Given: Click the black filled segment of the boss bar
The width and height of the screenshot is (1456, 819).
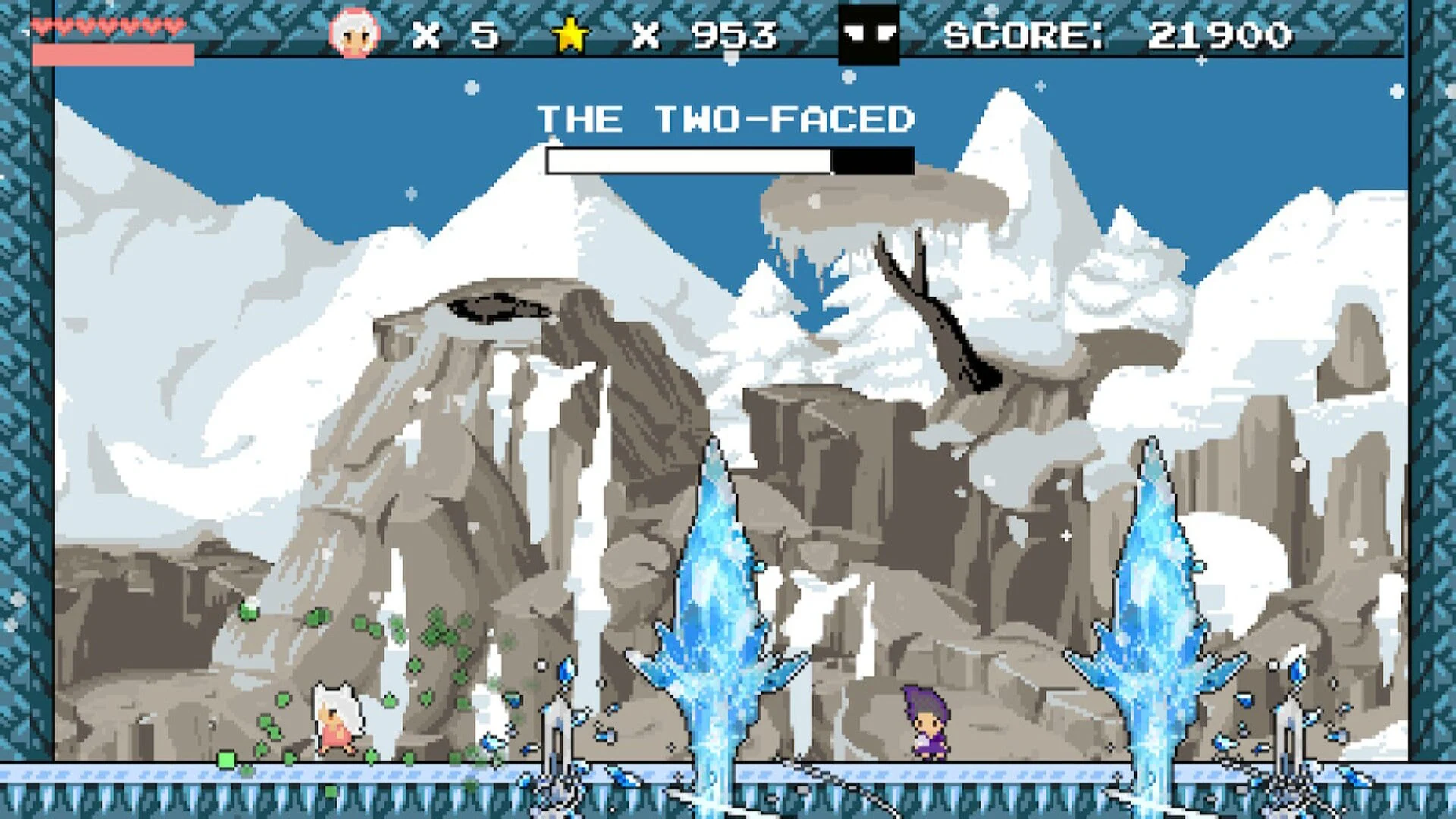Looking at the screenshot, I should 872,160.
